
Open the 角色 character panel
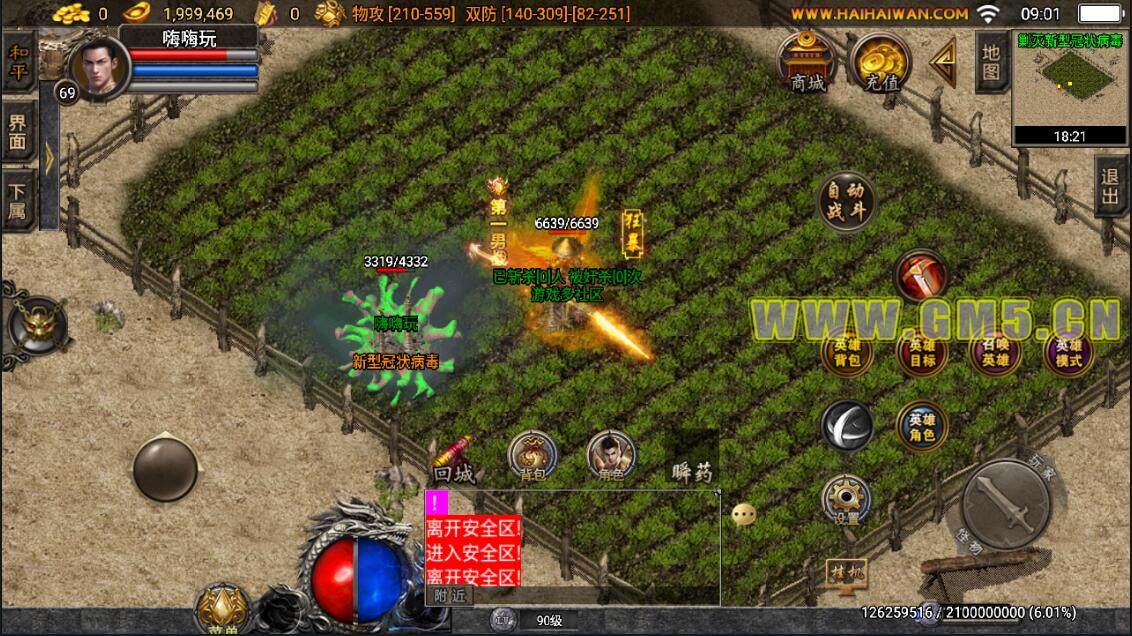coord(611,457)
